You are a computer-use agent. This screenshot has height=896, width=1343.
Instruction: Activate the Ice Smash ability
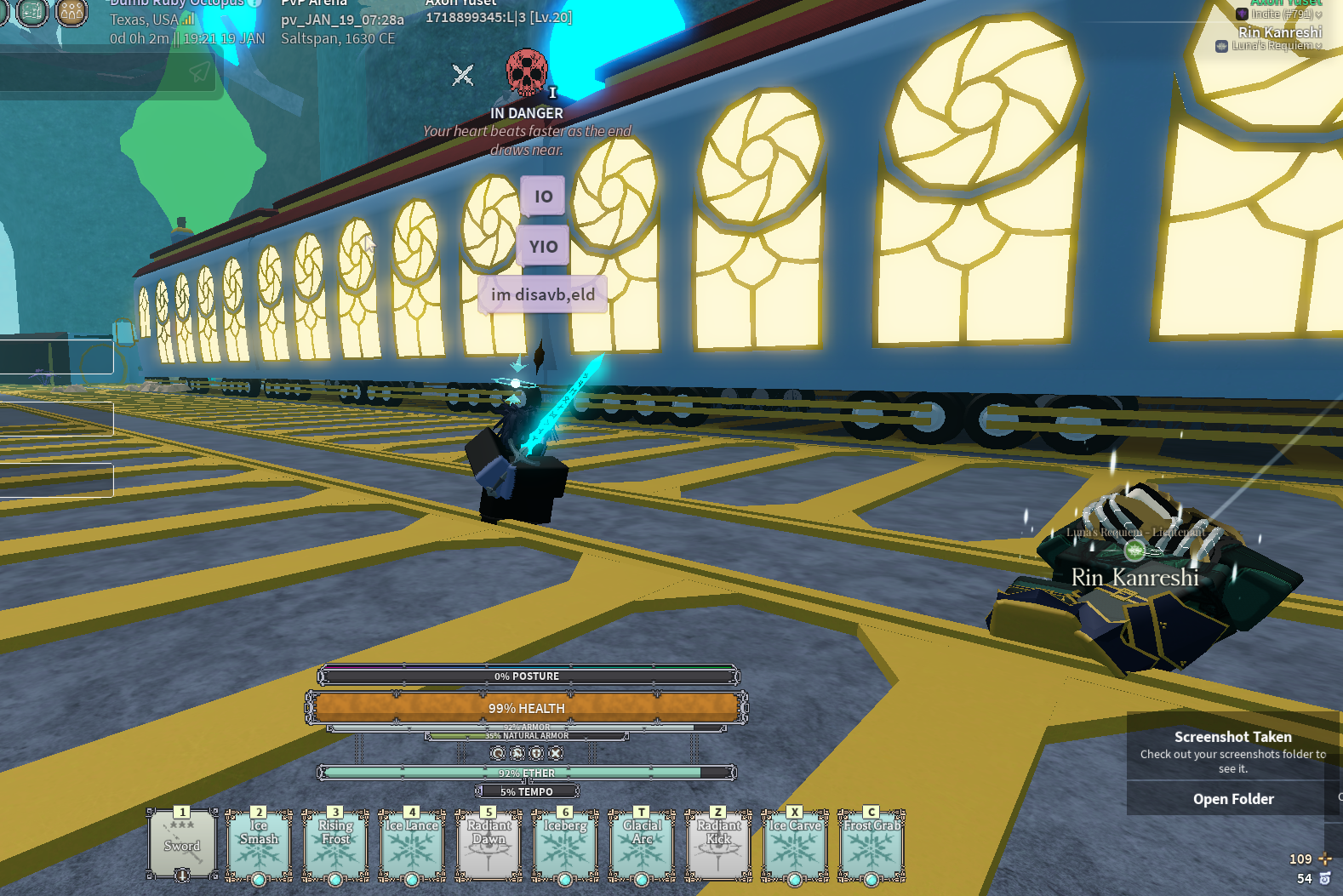(x=259, y=844)
